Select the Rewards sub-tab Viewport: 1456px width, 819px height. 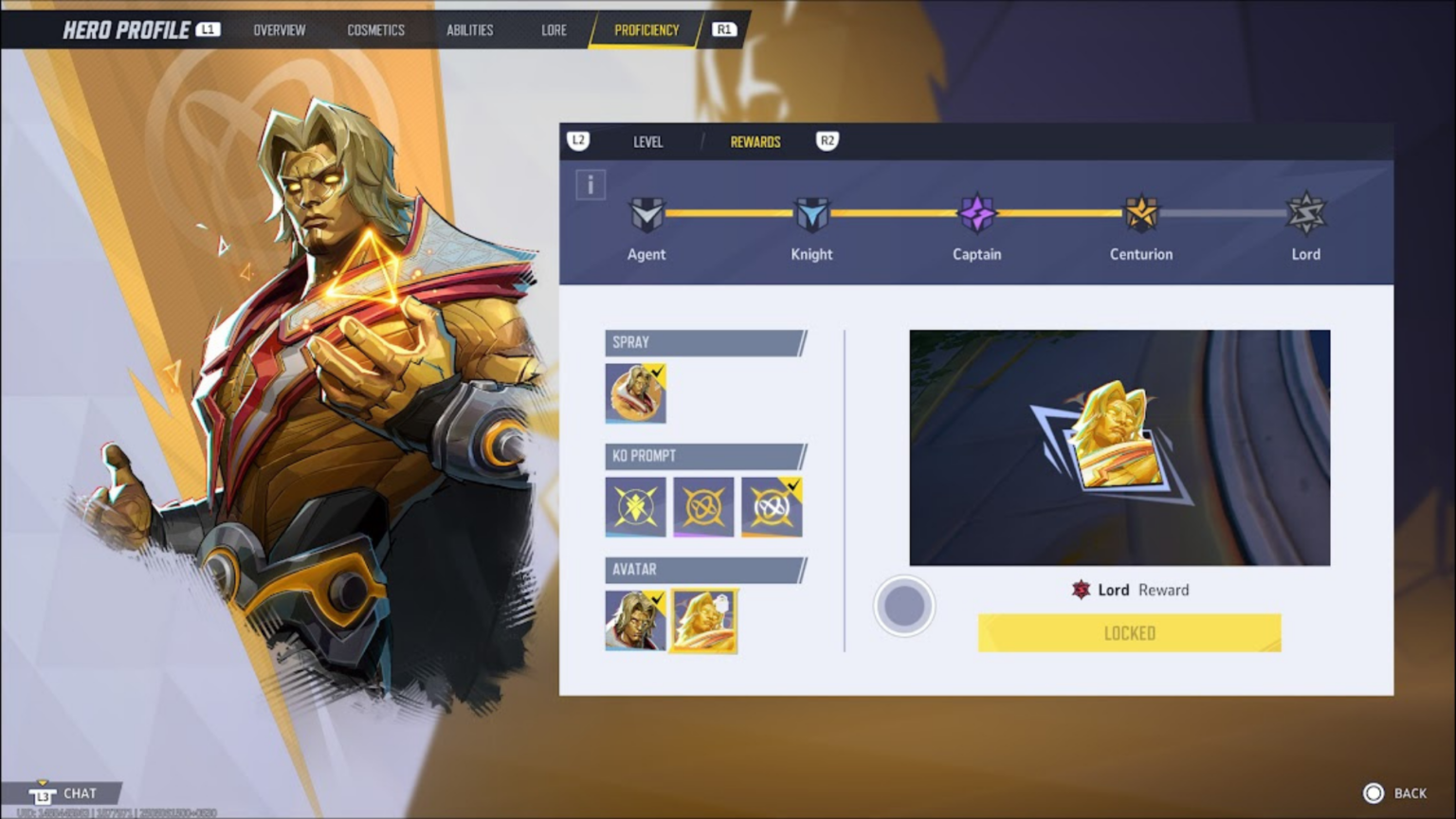click(x=755, y=142)
